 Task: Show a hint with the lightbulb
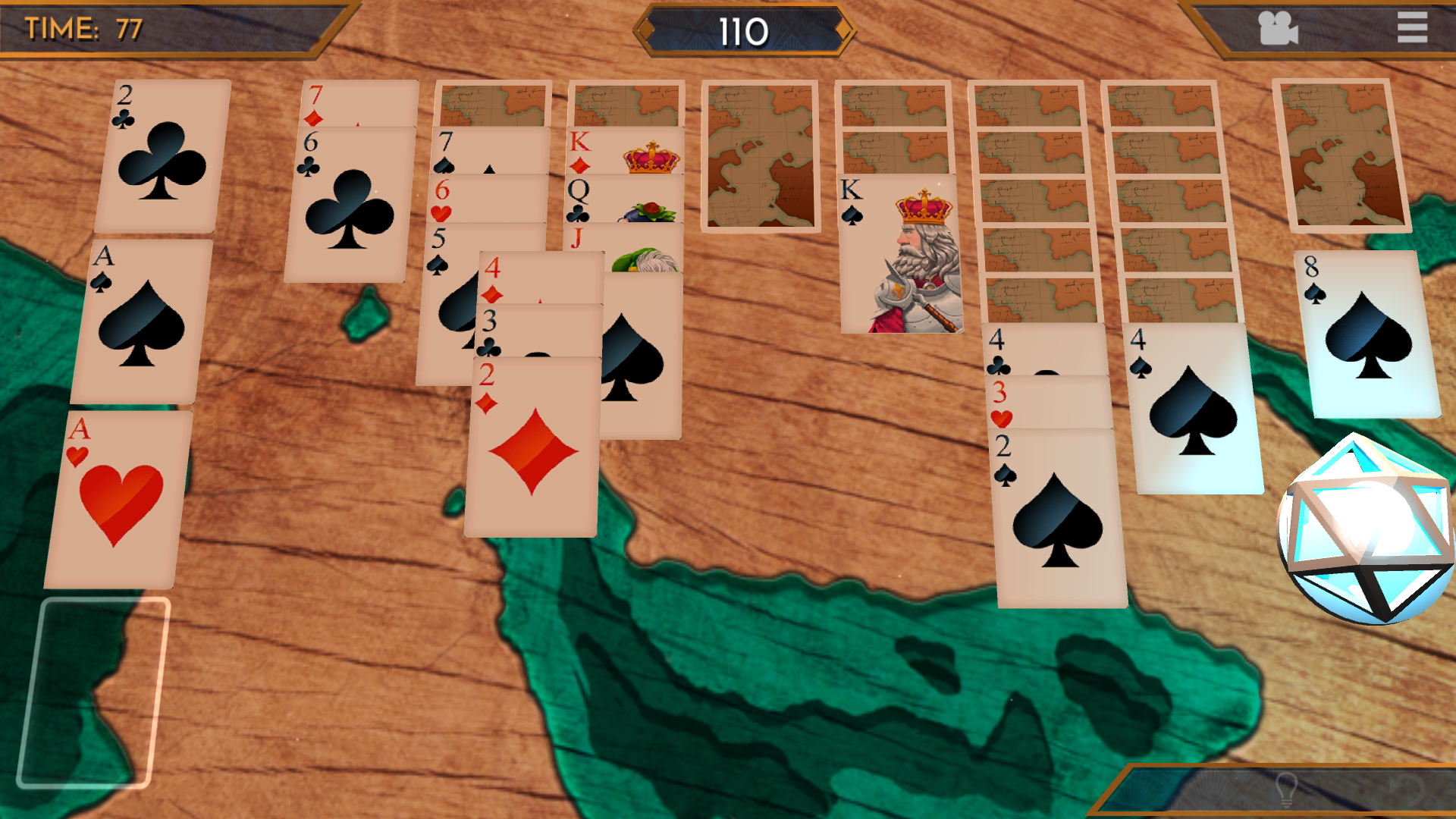pos(1286,790)
